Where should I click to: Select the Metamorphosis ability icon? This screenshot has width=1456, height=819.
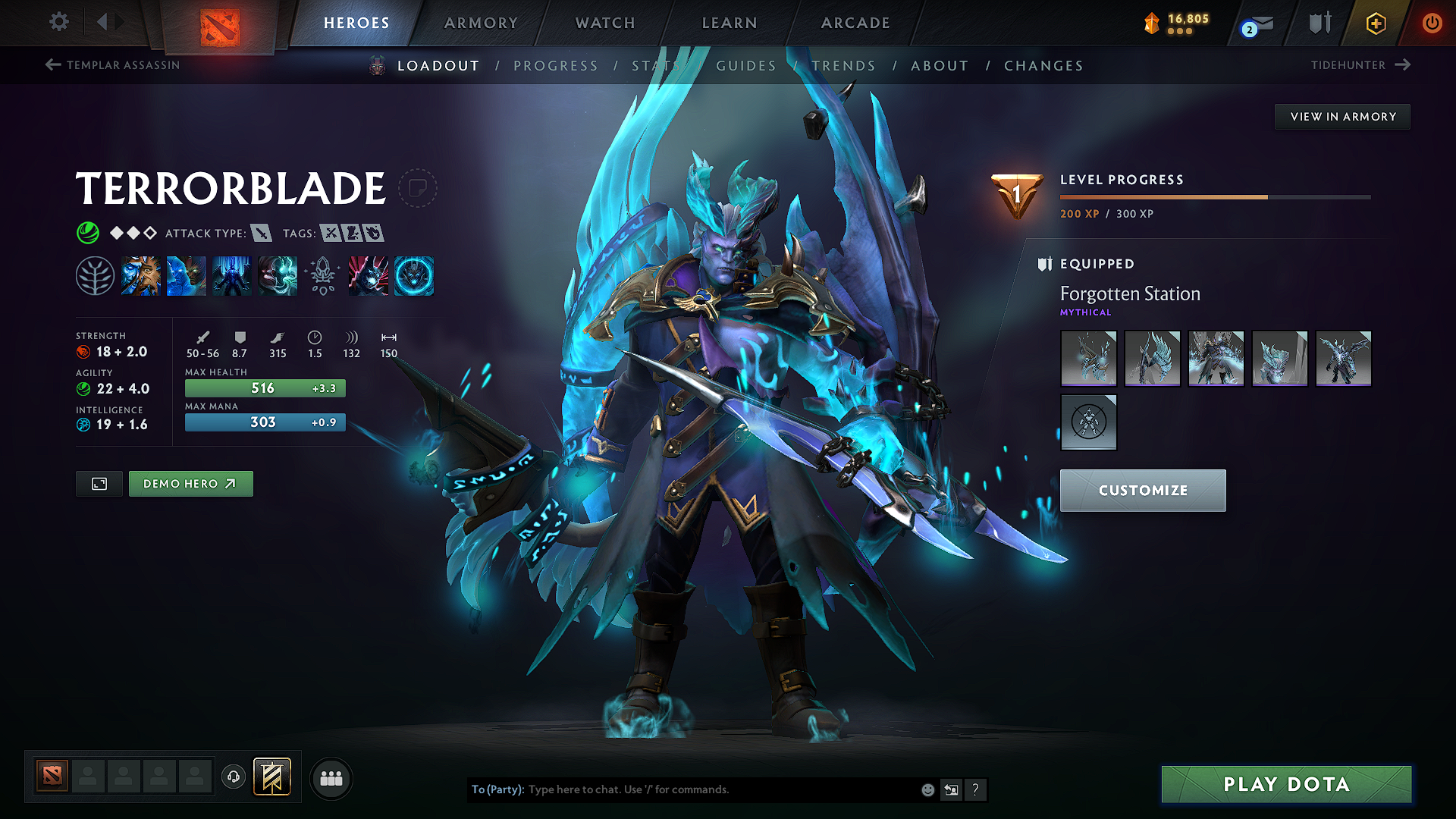pyautogui.click(x=231, y=275)
